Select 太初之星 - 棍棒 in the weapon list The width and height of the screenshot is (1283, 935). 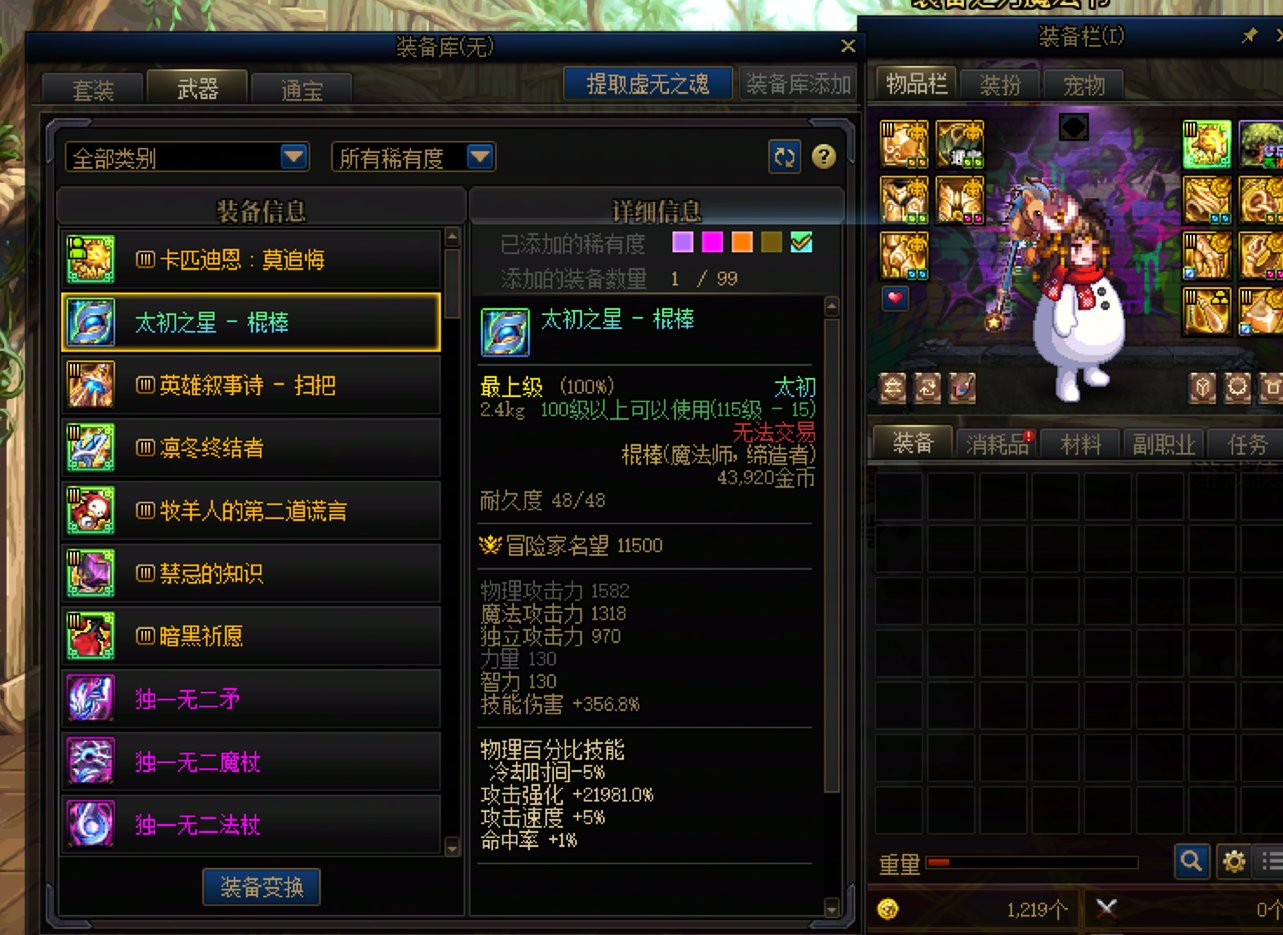pos(248,320)
